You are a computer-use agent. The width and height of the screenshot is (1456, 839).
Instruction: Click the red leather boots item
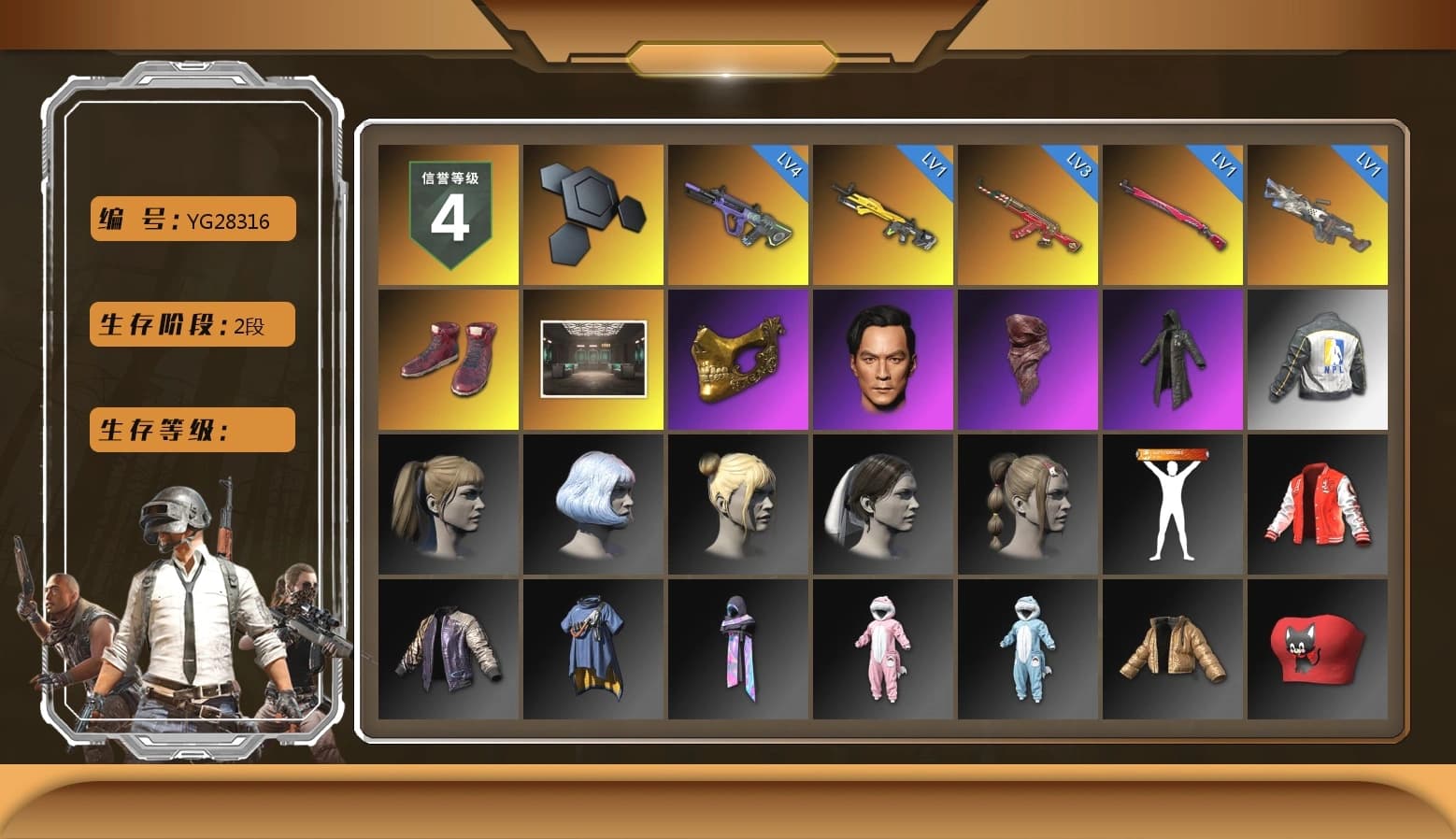coord(448,362)
